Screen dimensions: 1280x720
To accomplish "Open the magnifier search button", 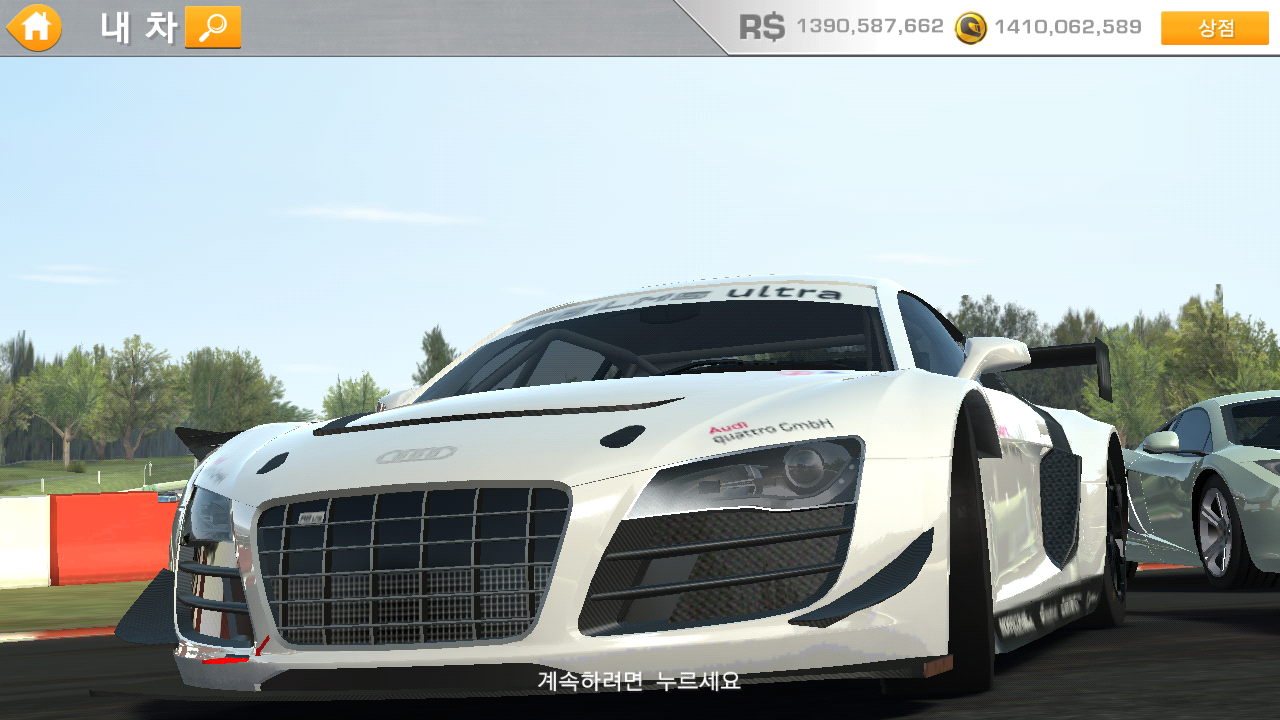I will tap(213, 27).
